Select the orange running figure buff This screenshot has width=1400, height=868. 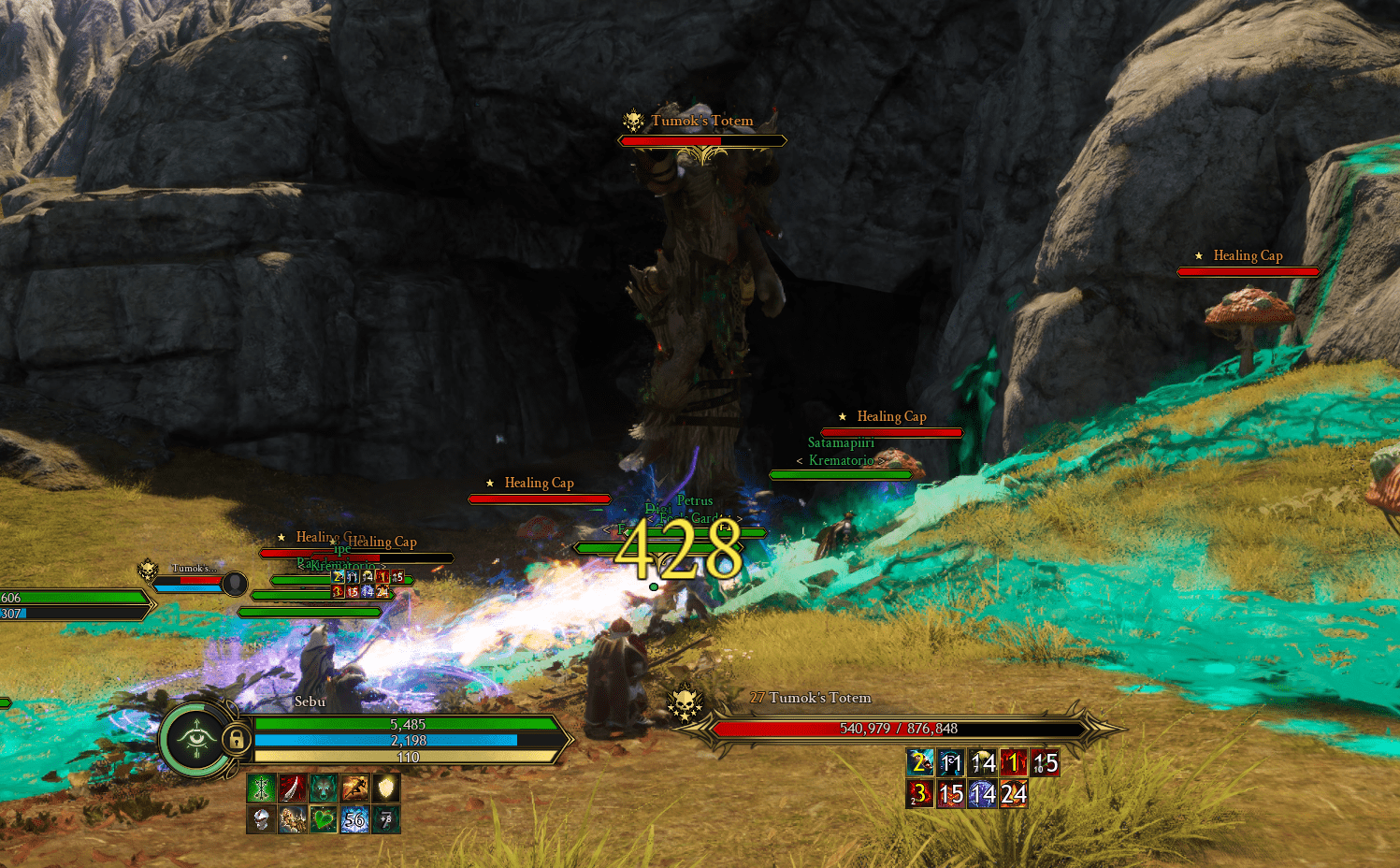click(354, 788)
